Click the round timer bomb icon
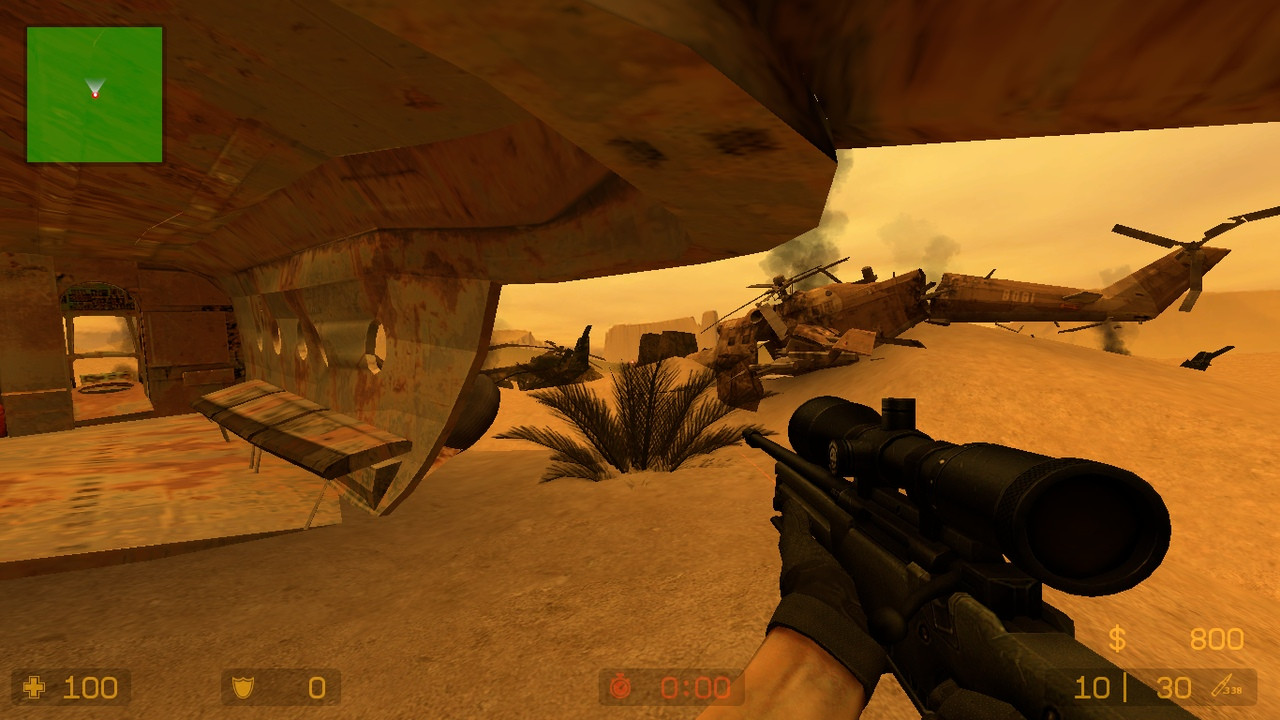This screenshot has height=720, width=1280. pos(622,688)
